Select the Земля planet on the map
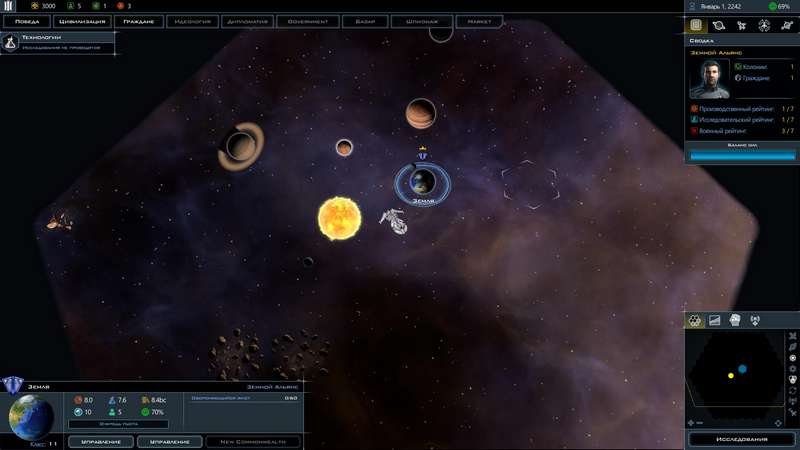Image resolution: width=800 pixels, height=450 pixels. (x=422, y=181)
